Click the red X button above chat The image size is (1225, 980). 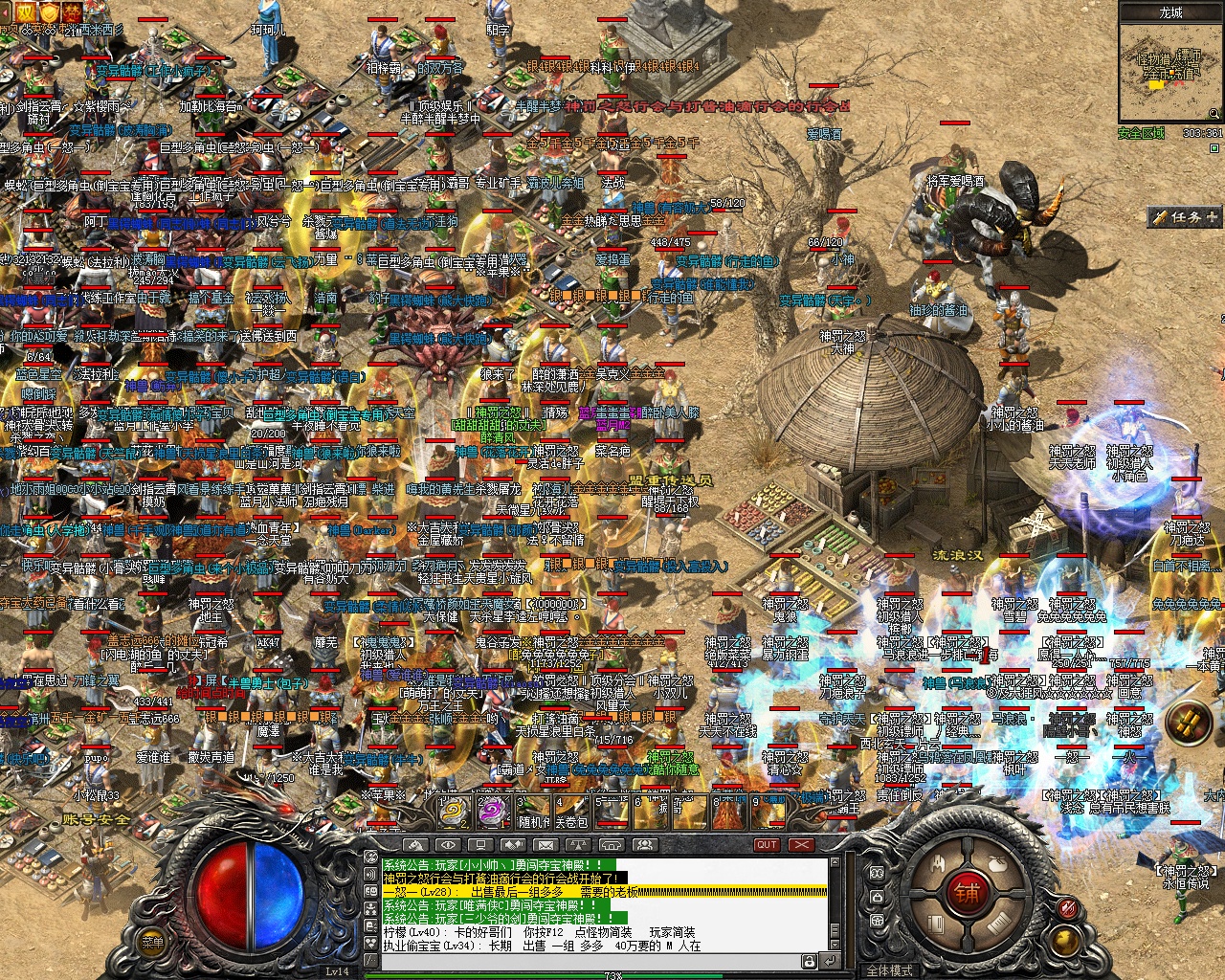[800, 845]
